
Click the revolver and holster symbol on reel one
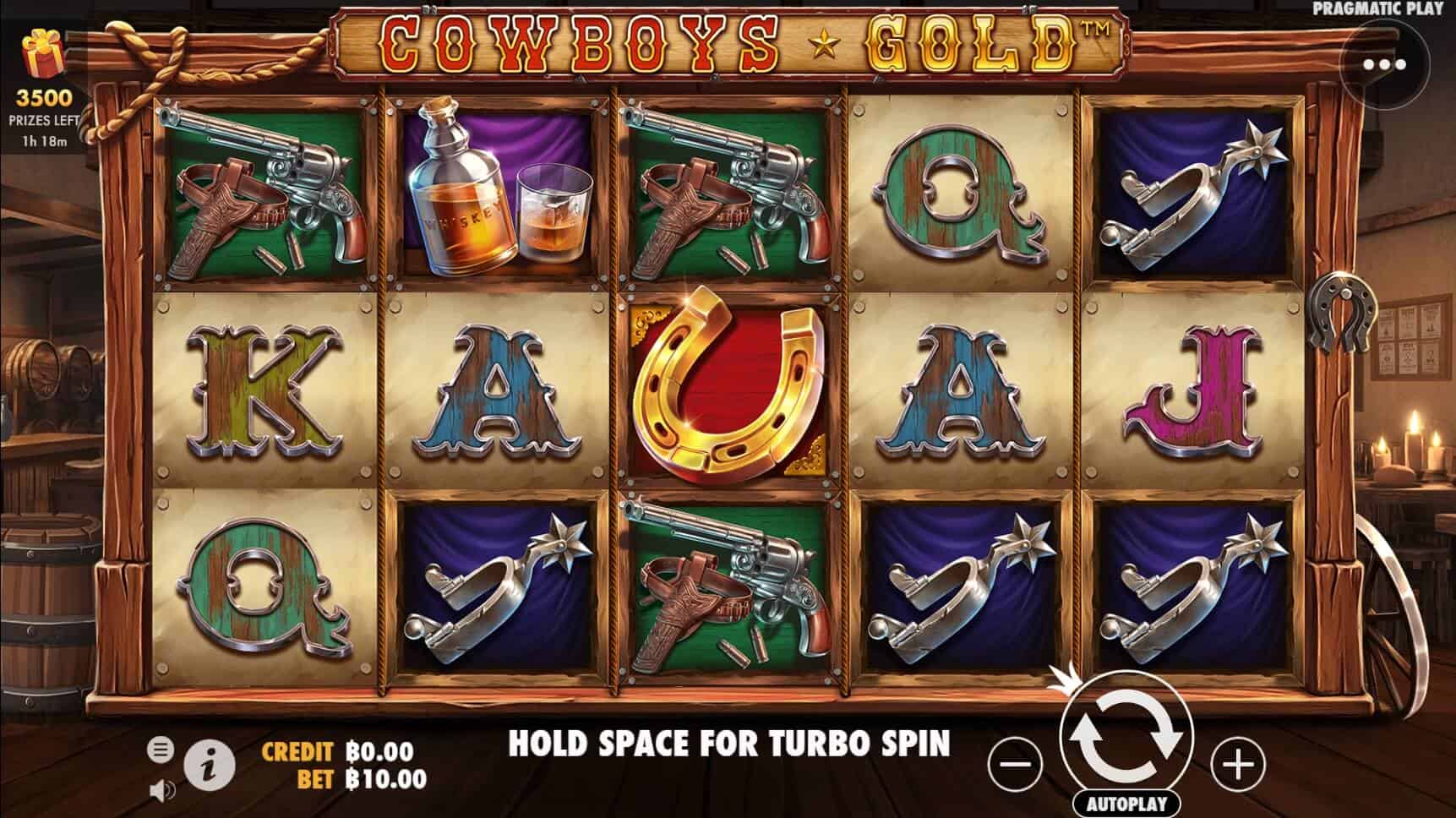coord(262,193)
